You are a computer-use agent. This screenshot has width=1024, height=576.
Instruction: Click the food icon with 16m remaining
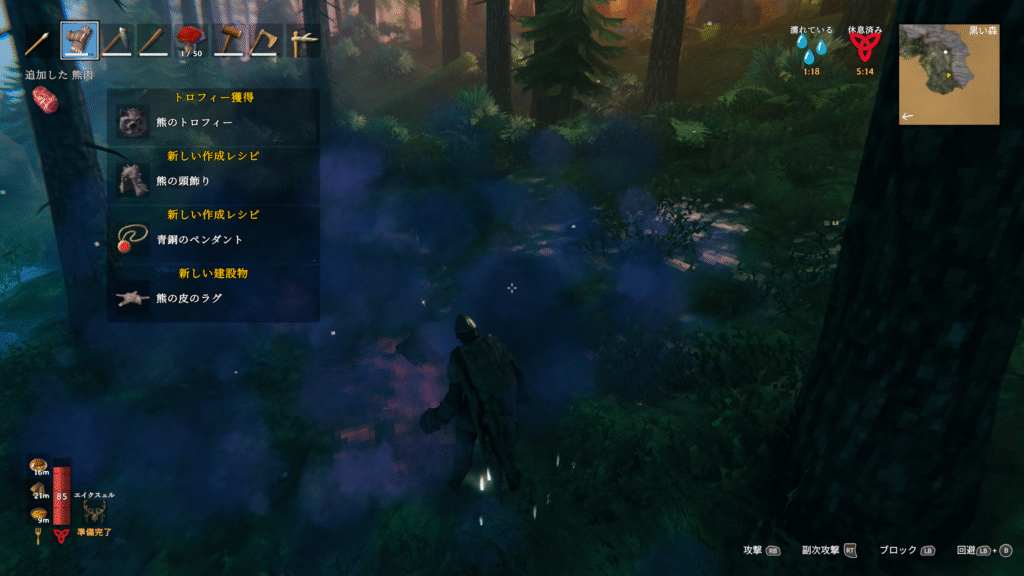[40, 466]
